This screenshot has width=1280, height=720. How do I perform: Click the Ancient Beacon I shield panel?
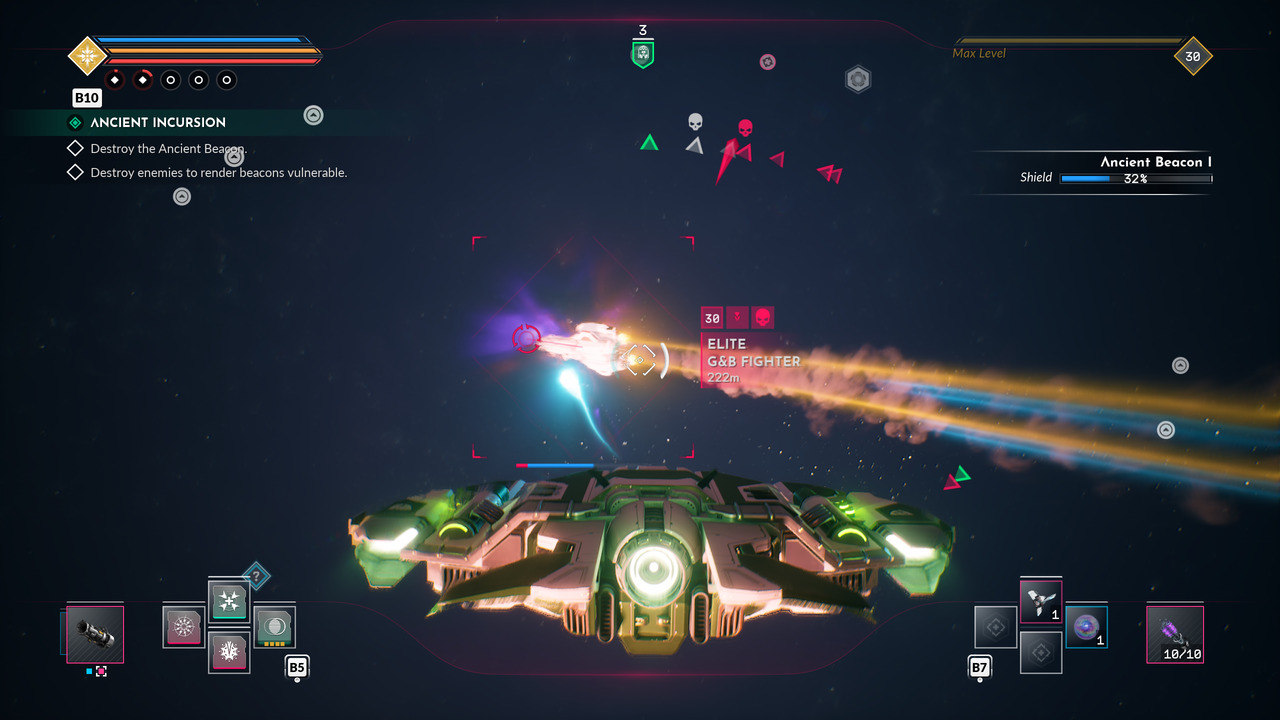(1115, 170)
